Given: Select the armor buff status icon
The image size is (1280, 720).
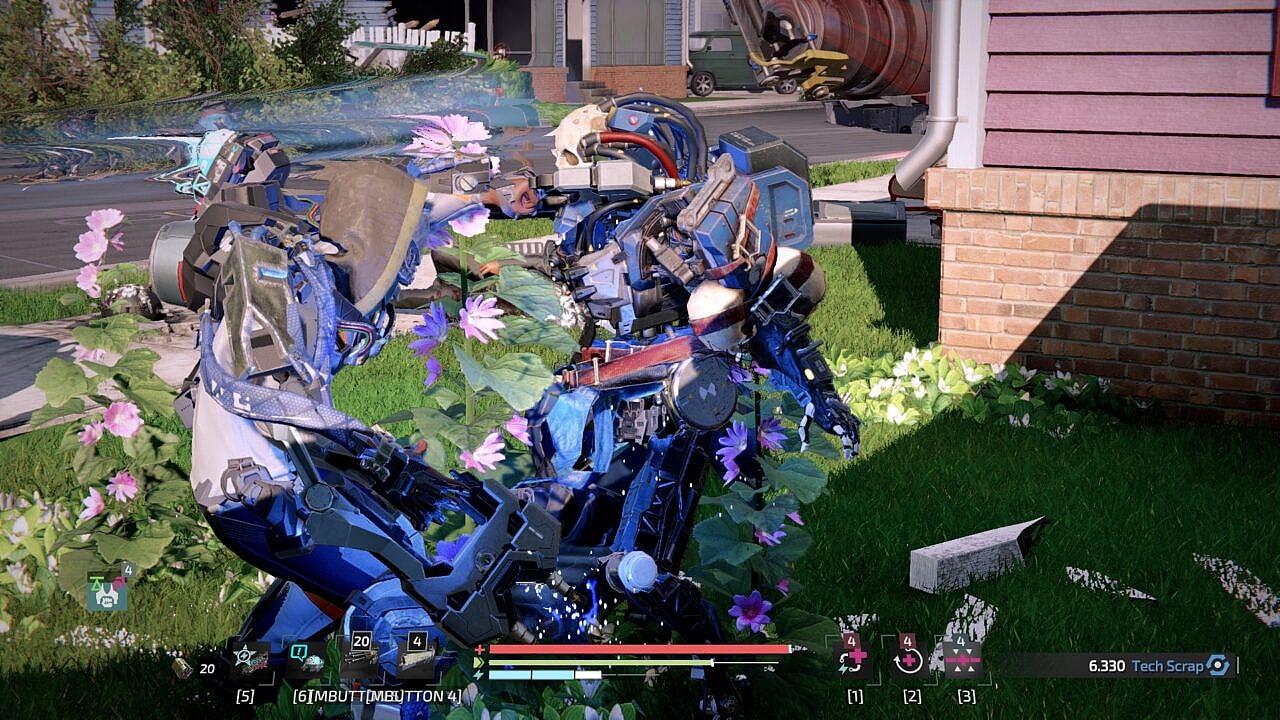Looking at the screenshot, I should coord(107,592).
